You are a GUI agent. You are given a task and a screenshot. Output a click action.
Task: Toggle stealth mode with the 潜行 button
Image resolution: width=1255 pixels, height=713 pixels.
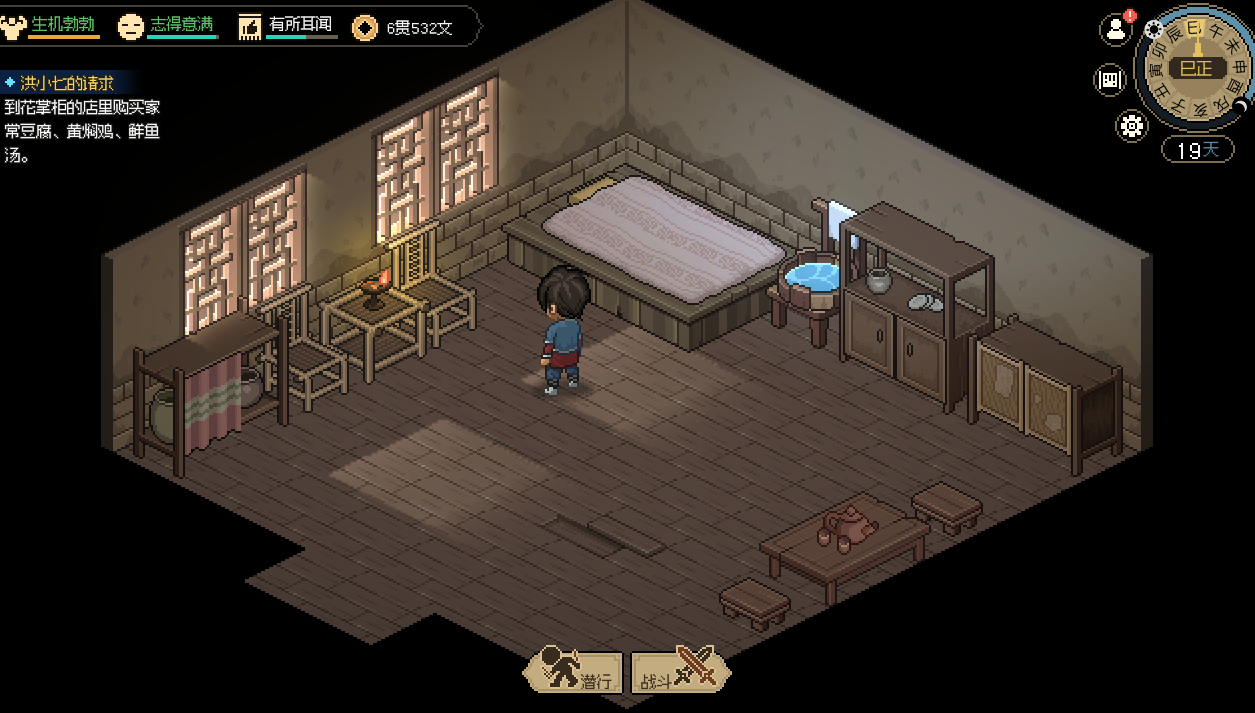click(x=574, y=672)
